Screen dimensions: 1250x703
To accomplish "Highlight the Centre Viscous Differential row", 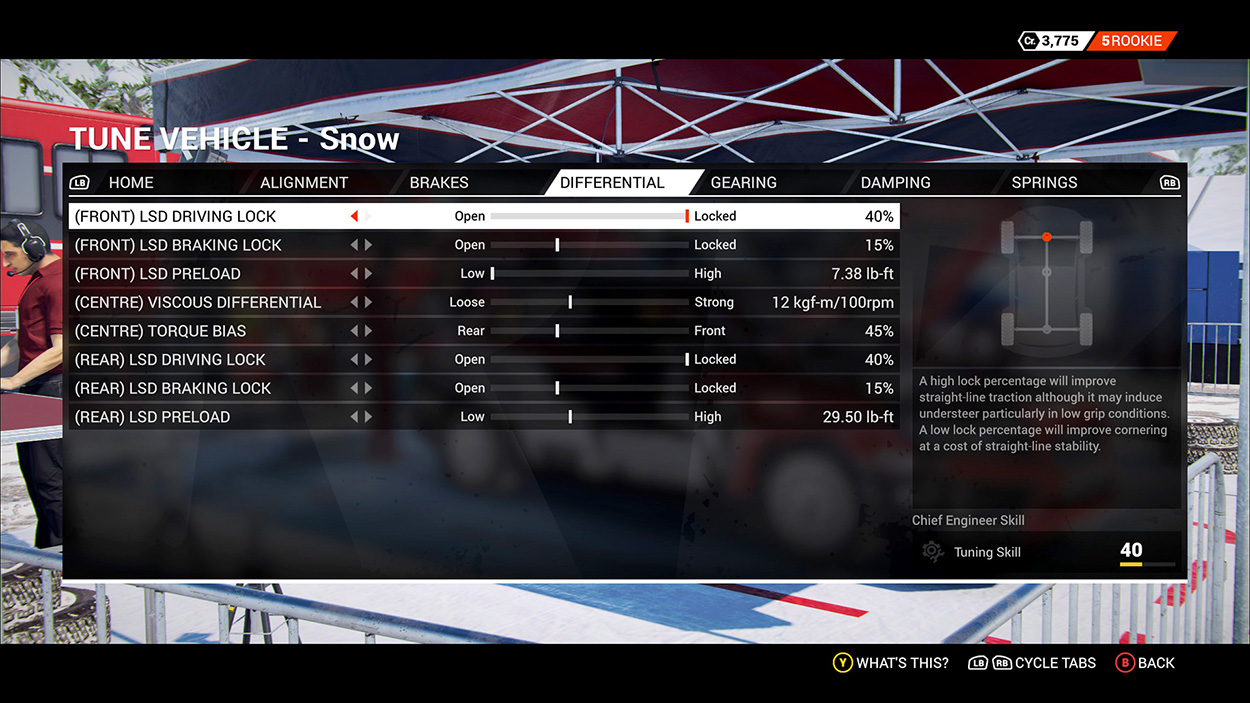I will [x=198, y=302].
